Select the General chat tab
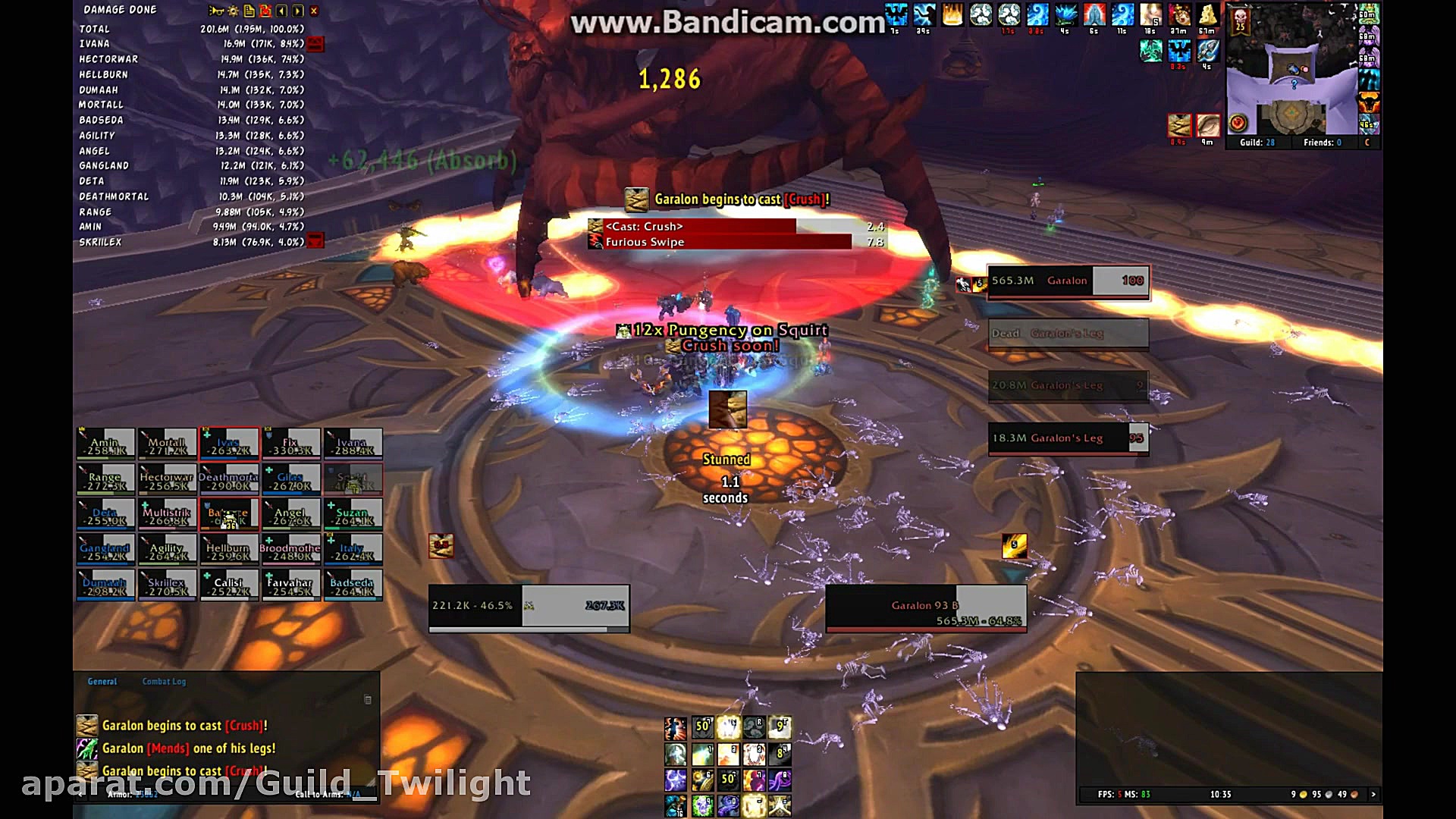 point(102,681)
